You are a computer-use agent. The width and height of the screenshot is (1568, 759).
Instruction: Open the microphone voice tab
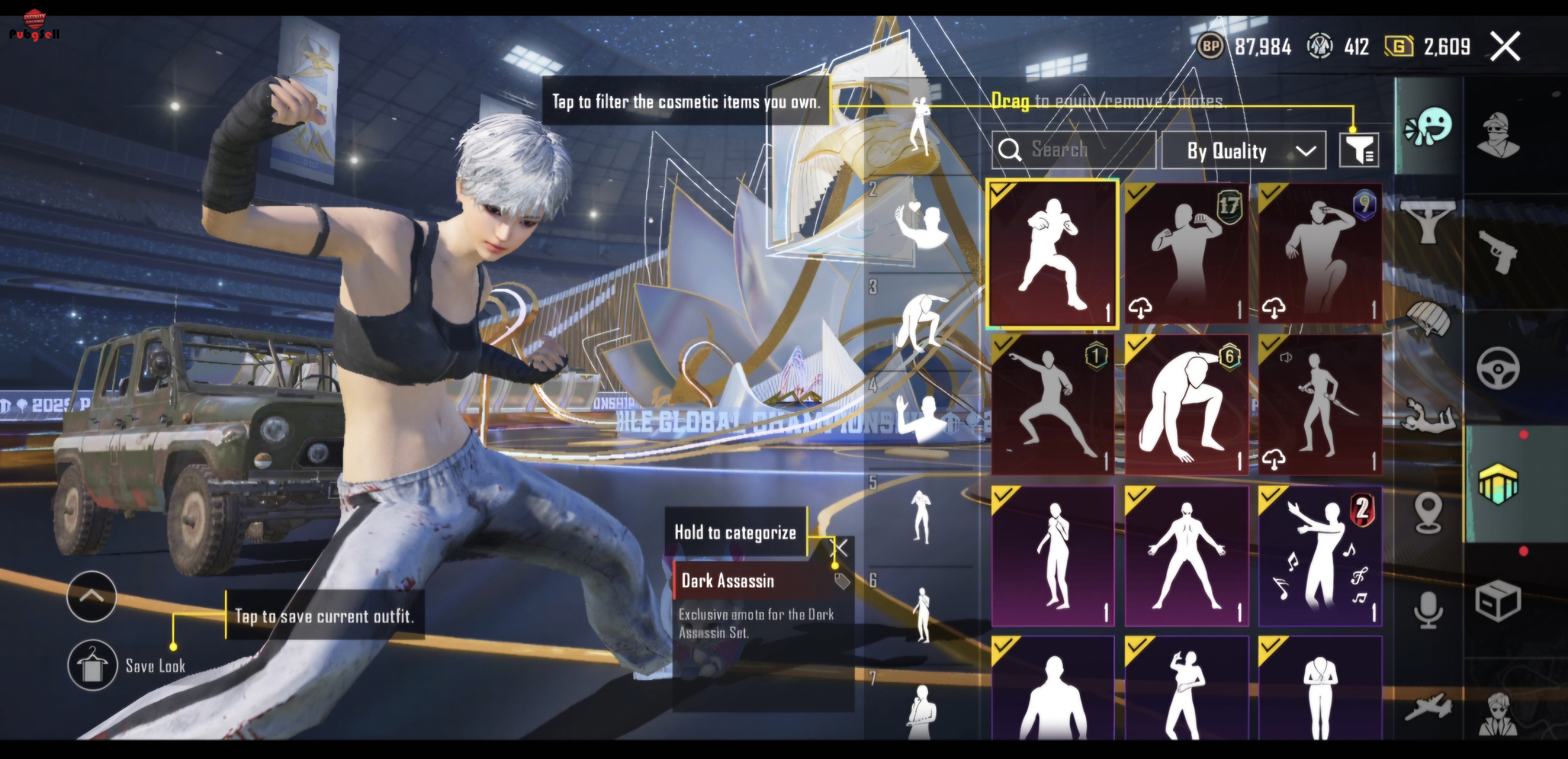coord(1428,609)
